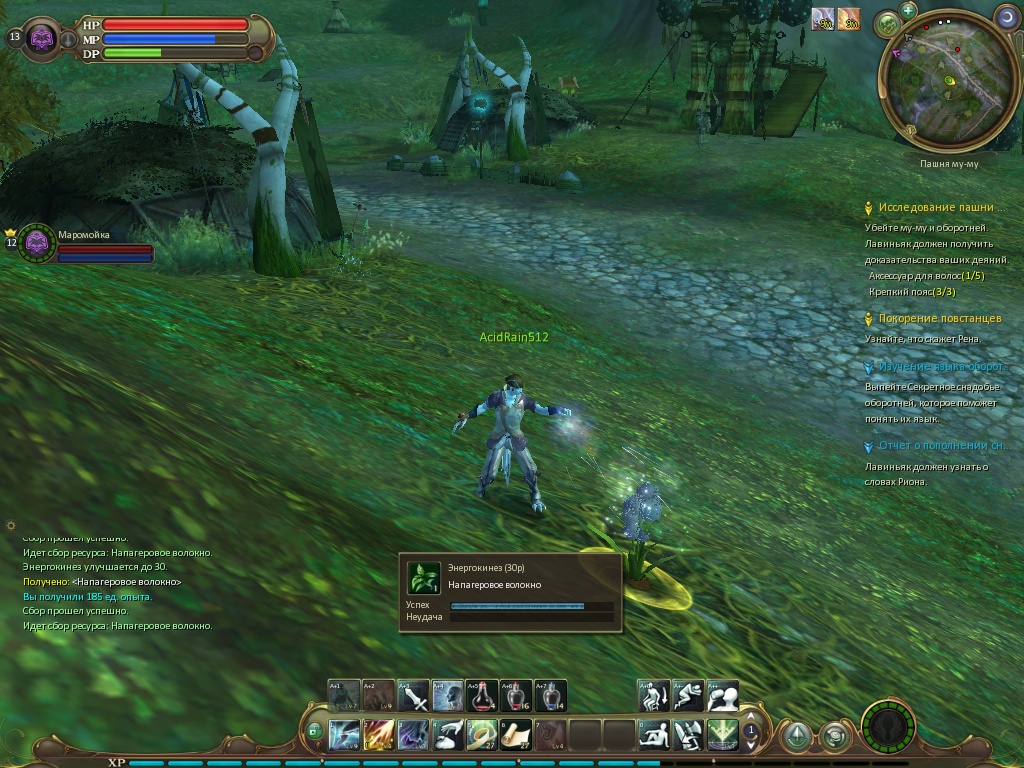Screen dimensions: 1024x768
Task: Activate the sword skill in the upper hotbar
Action: 413,695
